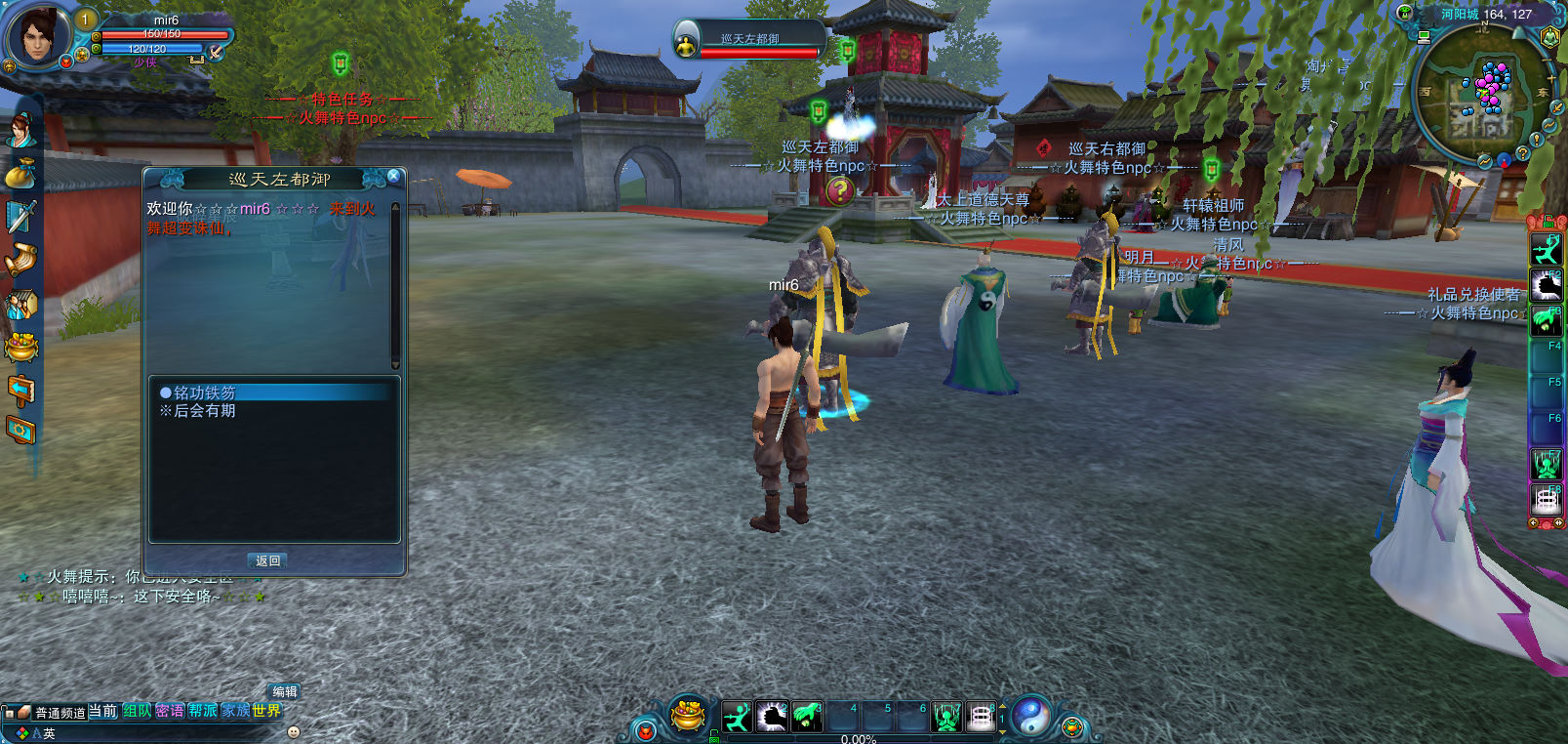Open the golden treasure pot shop icon

[689, 716]
